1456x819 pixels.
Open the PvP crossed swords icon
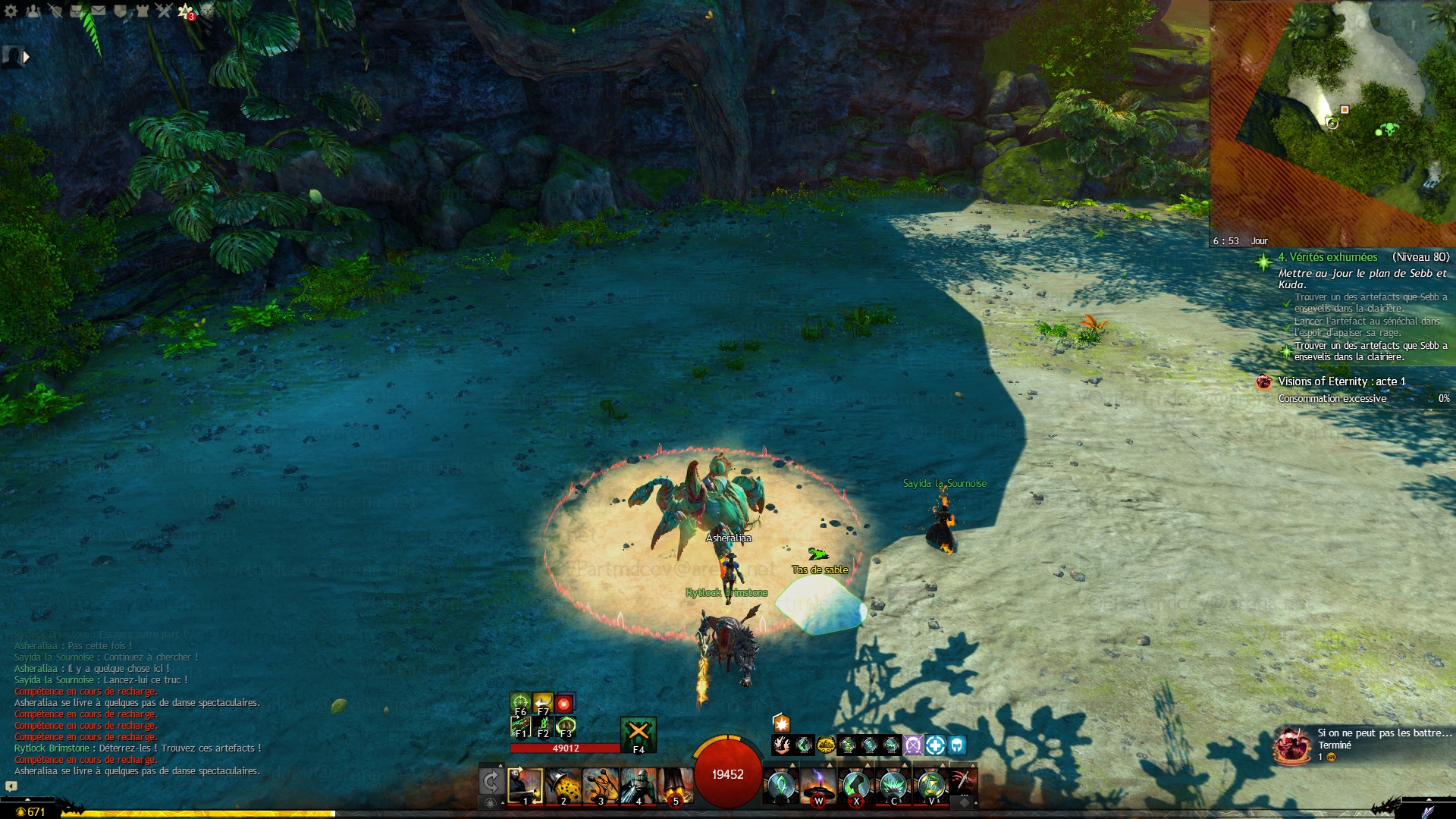coord(164,11)
